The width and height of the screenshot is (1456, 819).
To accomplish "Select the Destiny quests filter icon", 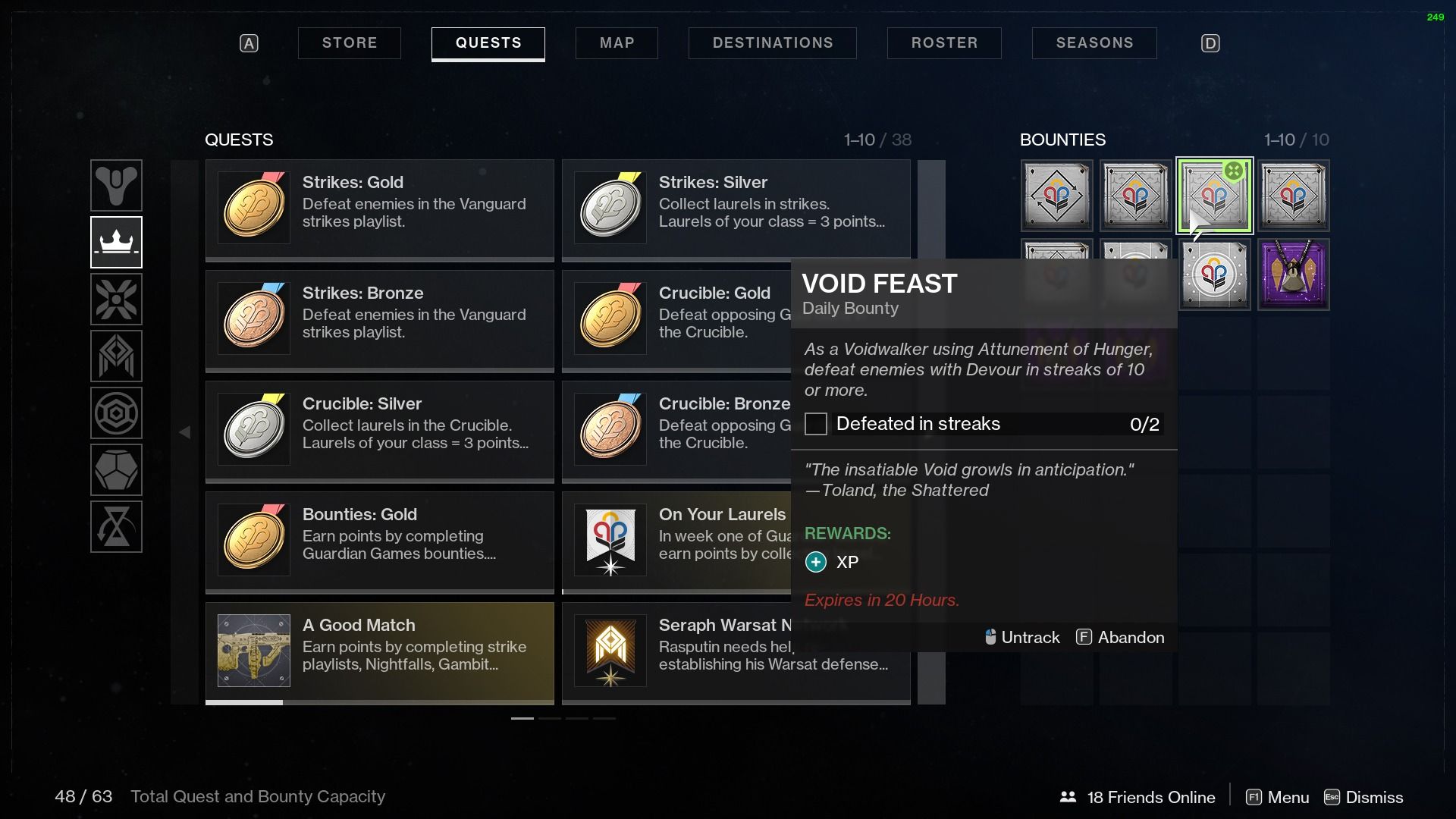I will pos(117,185).
